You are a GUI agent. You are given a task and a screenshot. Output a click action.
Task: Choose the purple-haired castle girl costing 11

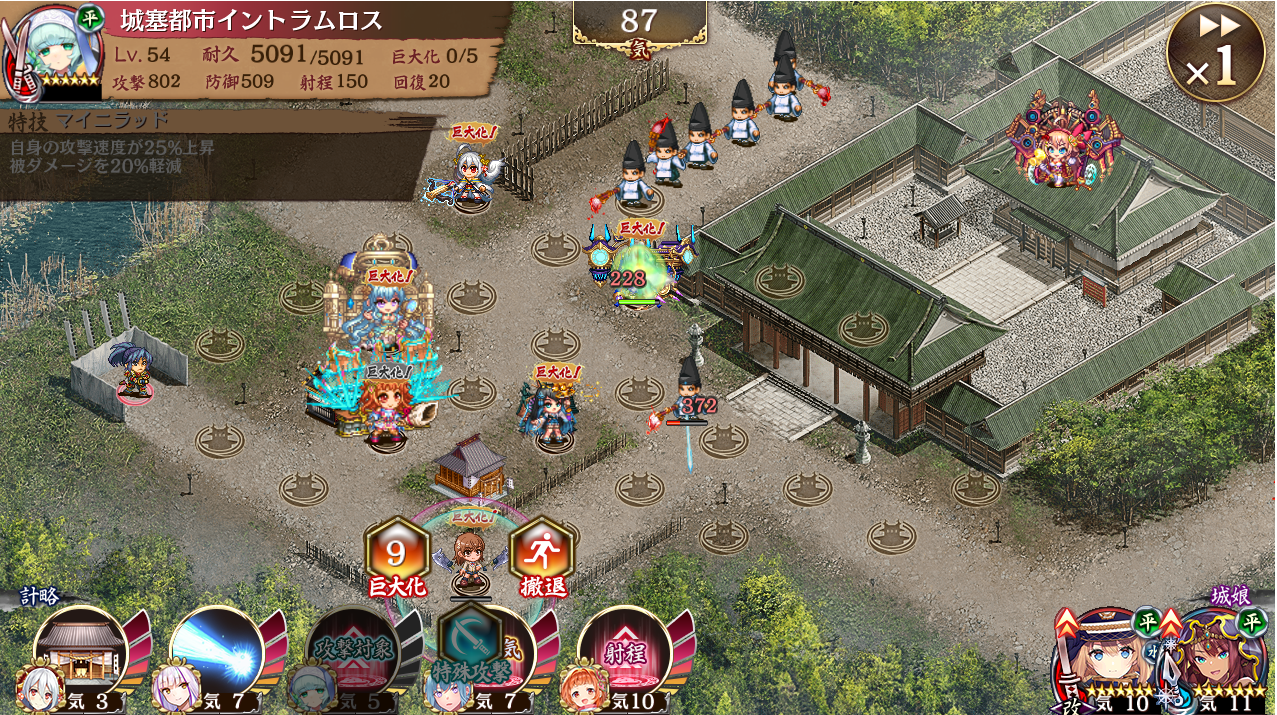1219,657
